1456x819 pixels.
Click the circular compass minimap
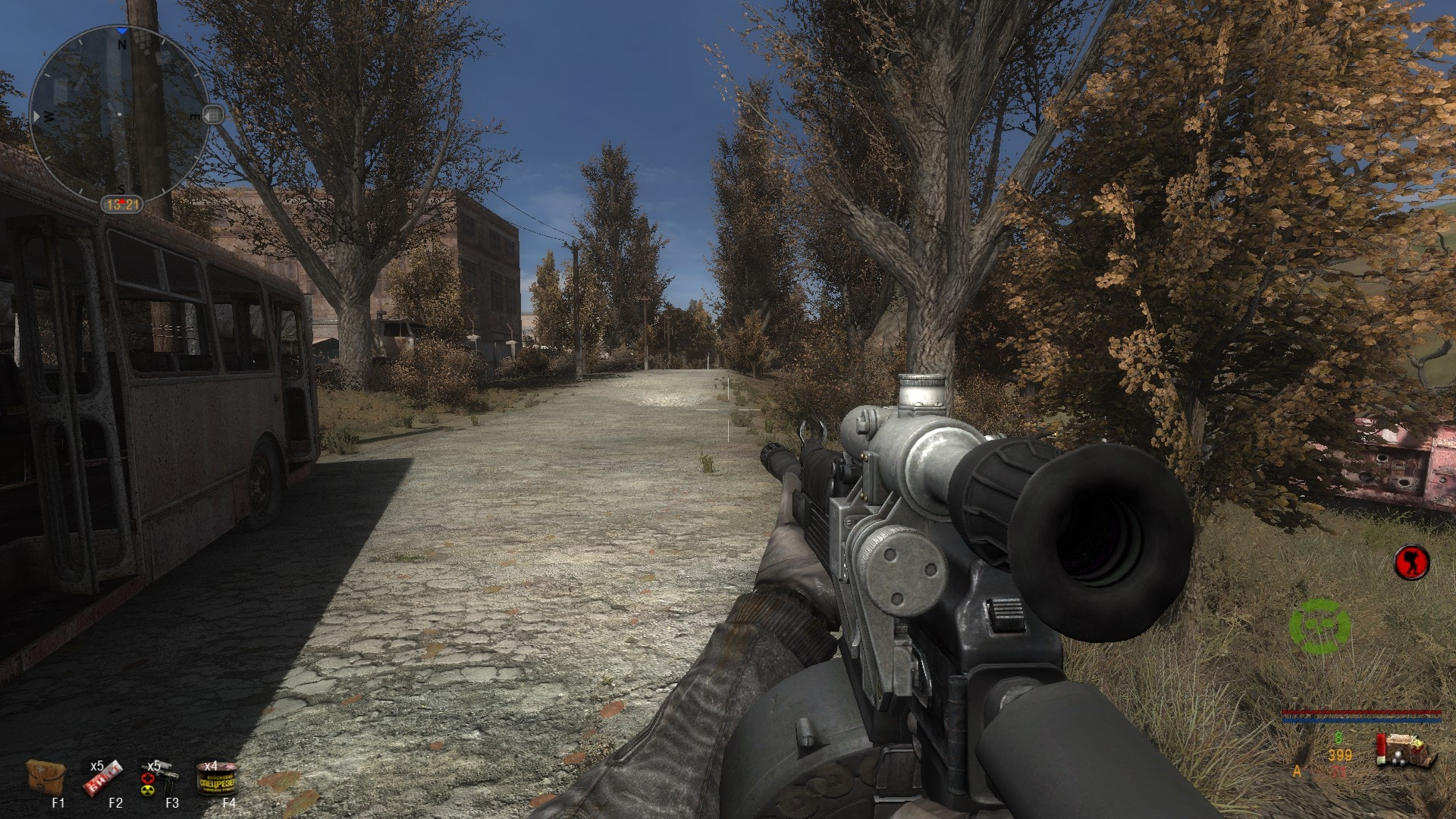tap(119, 115)
